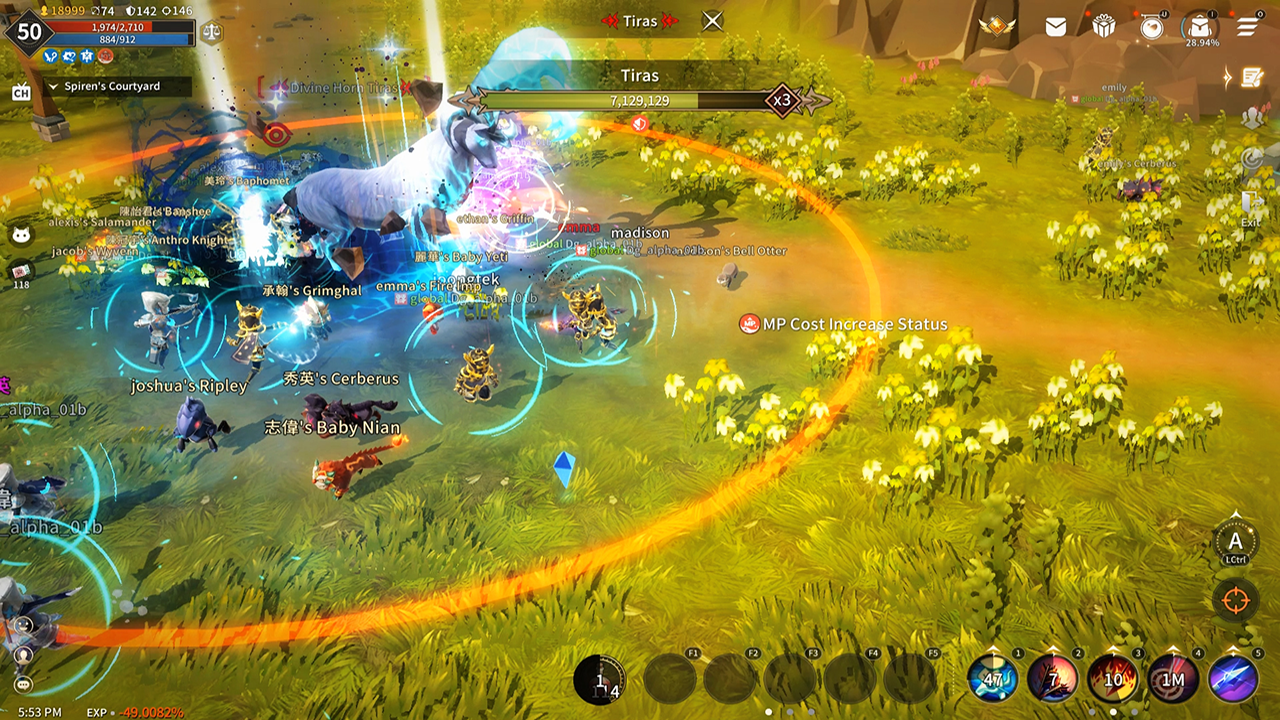Click the orange crosshair target button
The height and width of the screenshot is (720, 1280).
1236,601
